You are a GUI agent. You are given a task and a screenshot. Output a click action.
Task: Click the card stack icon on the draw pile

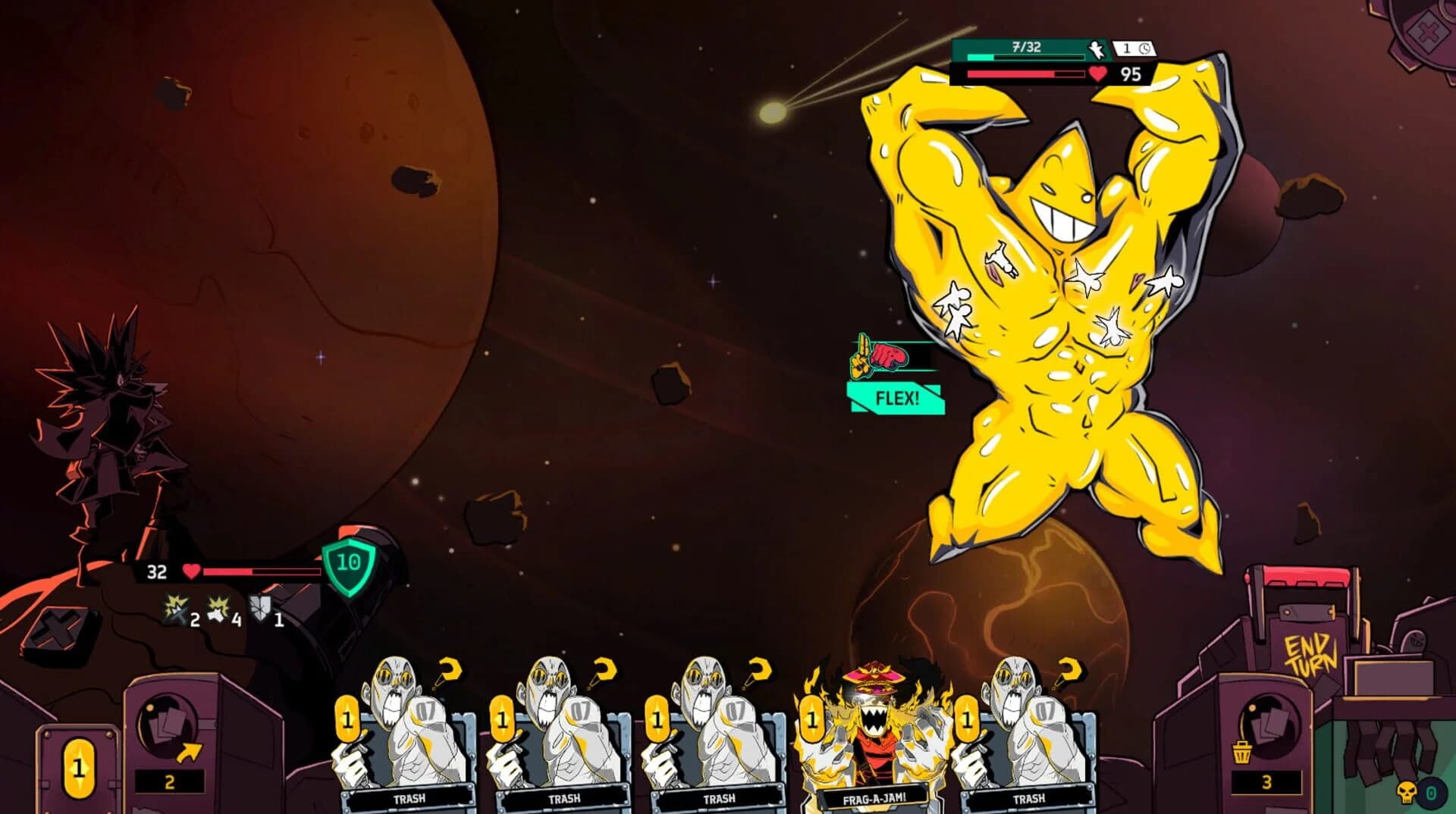coord(169,723)
